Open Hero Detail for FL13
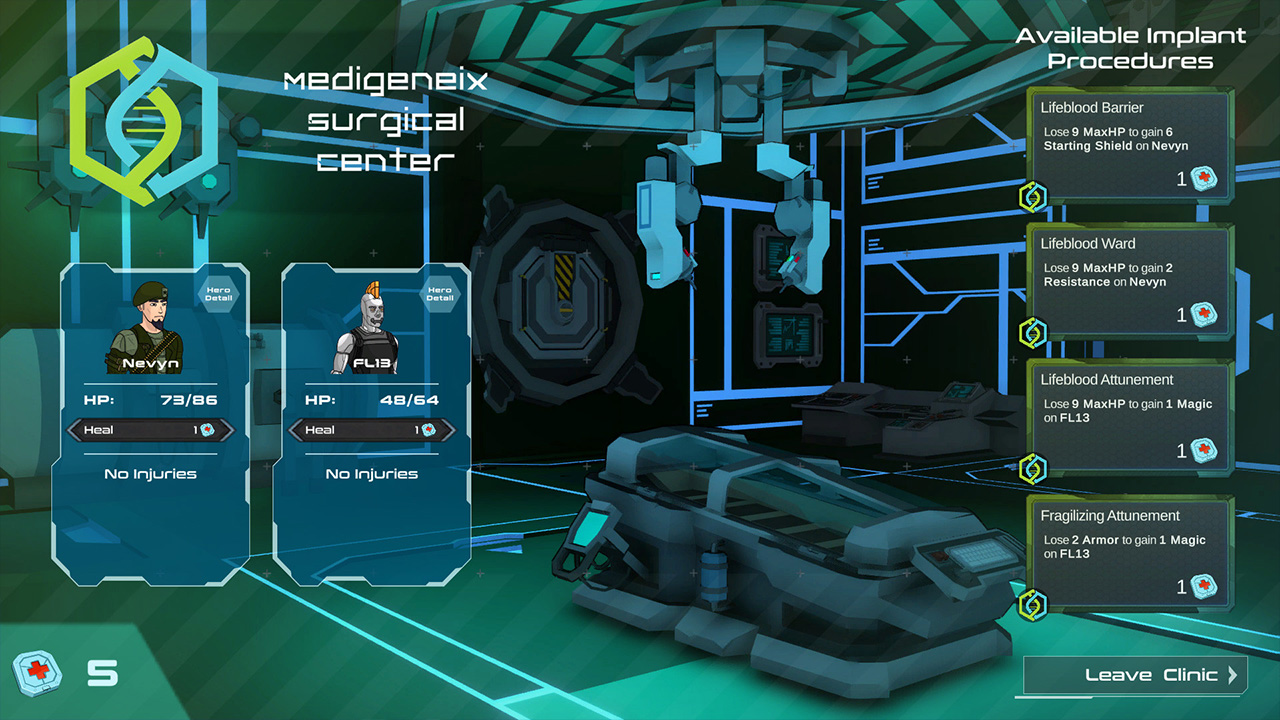Screen dimensions: 1280x720 pos(442,293)
